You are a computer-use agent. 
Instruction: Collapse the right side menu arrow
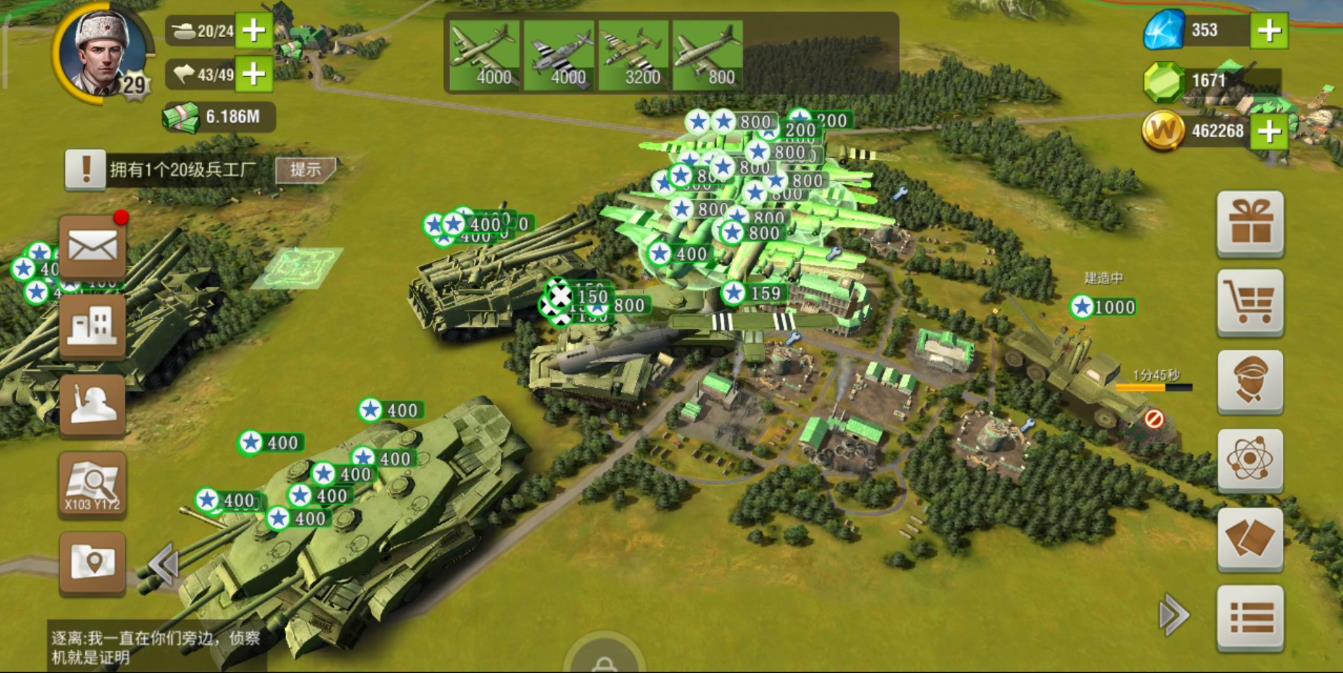tap(1173, 615)
